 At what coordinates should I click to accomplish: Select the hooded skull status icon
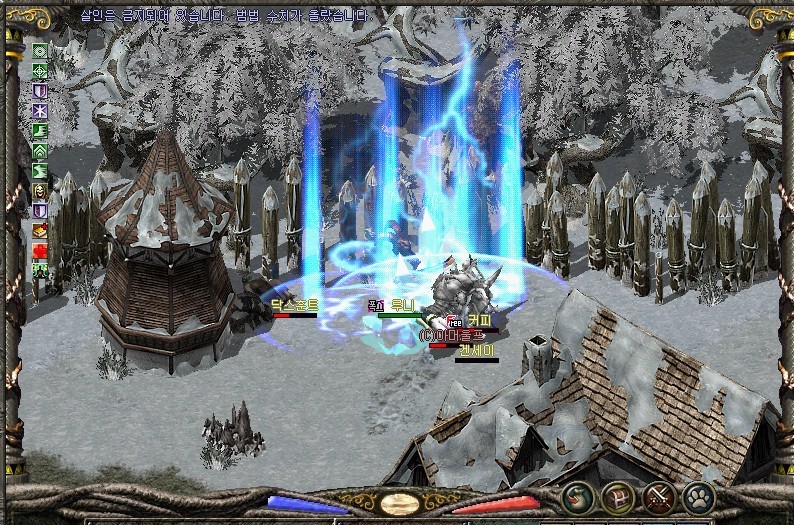(40, 190)
